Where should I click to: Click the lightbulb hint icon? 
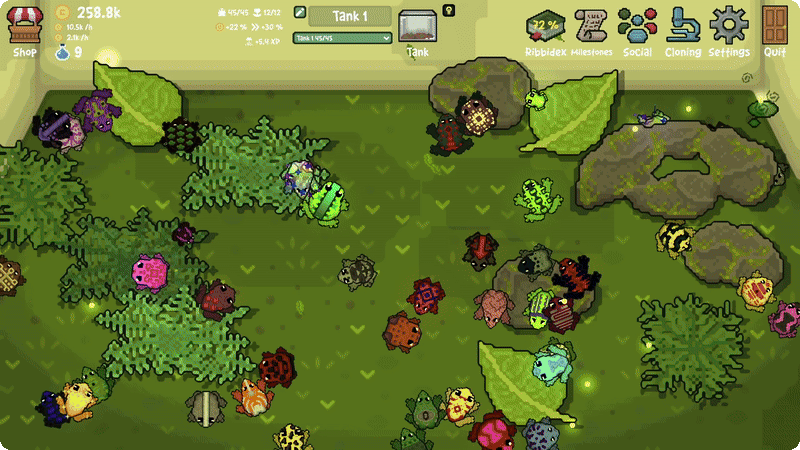(x=448, y=10)
